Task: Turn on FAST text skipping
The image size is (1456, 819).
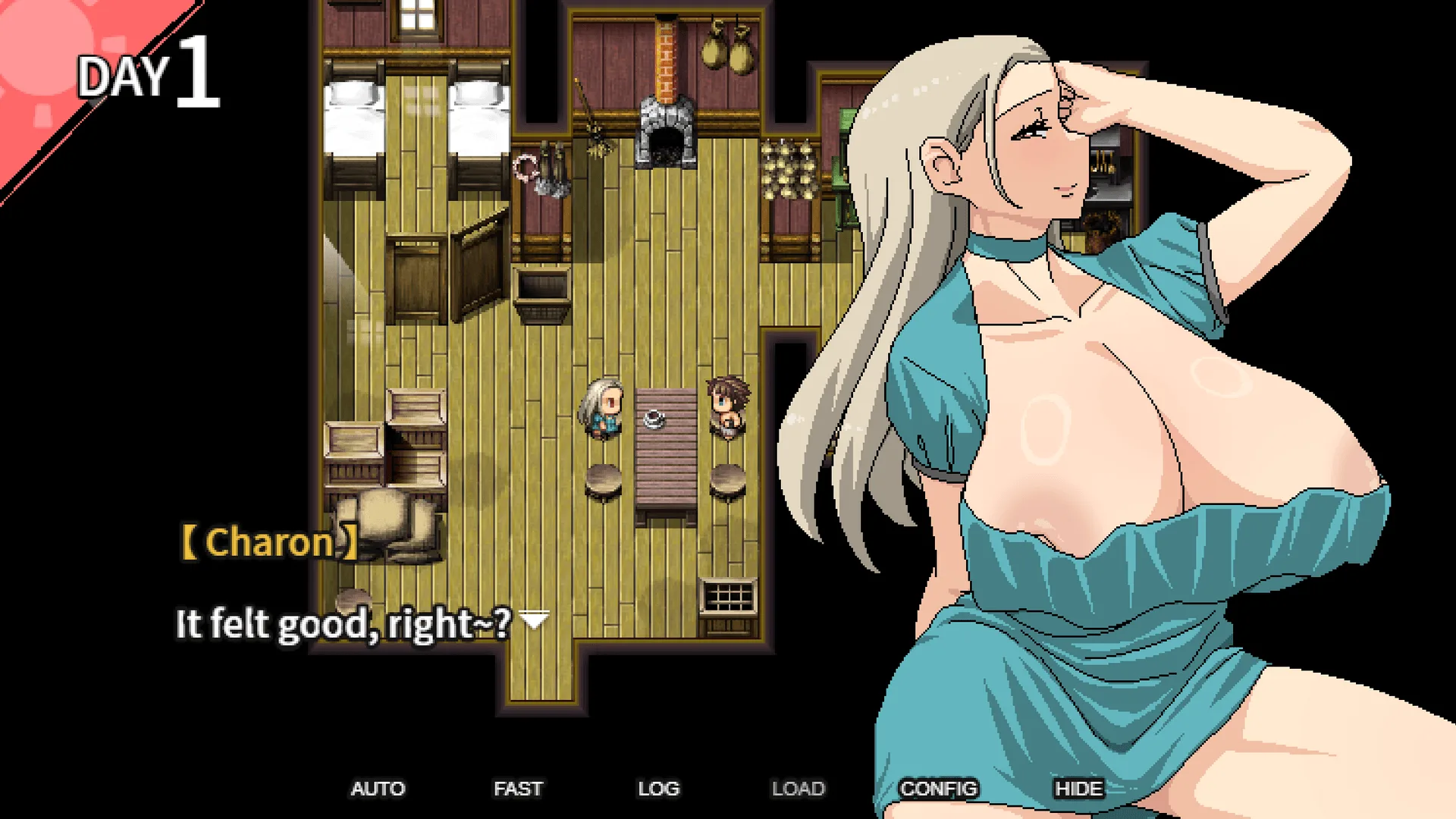Action: coord(518,789)
